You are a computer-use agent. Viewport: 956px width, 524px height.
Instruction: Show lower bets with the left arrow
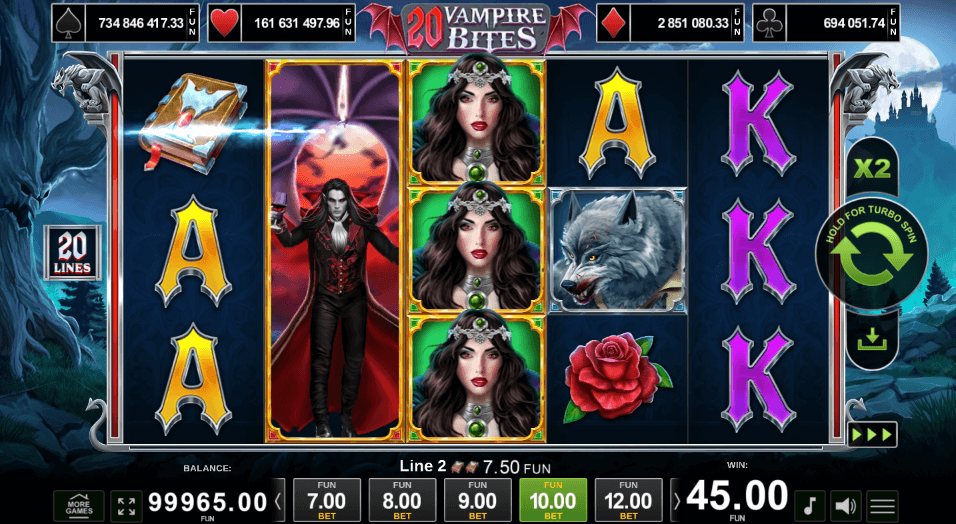[x=280, y=500]
